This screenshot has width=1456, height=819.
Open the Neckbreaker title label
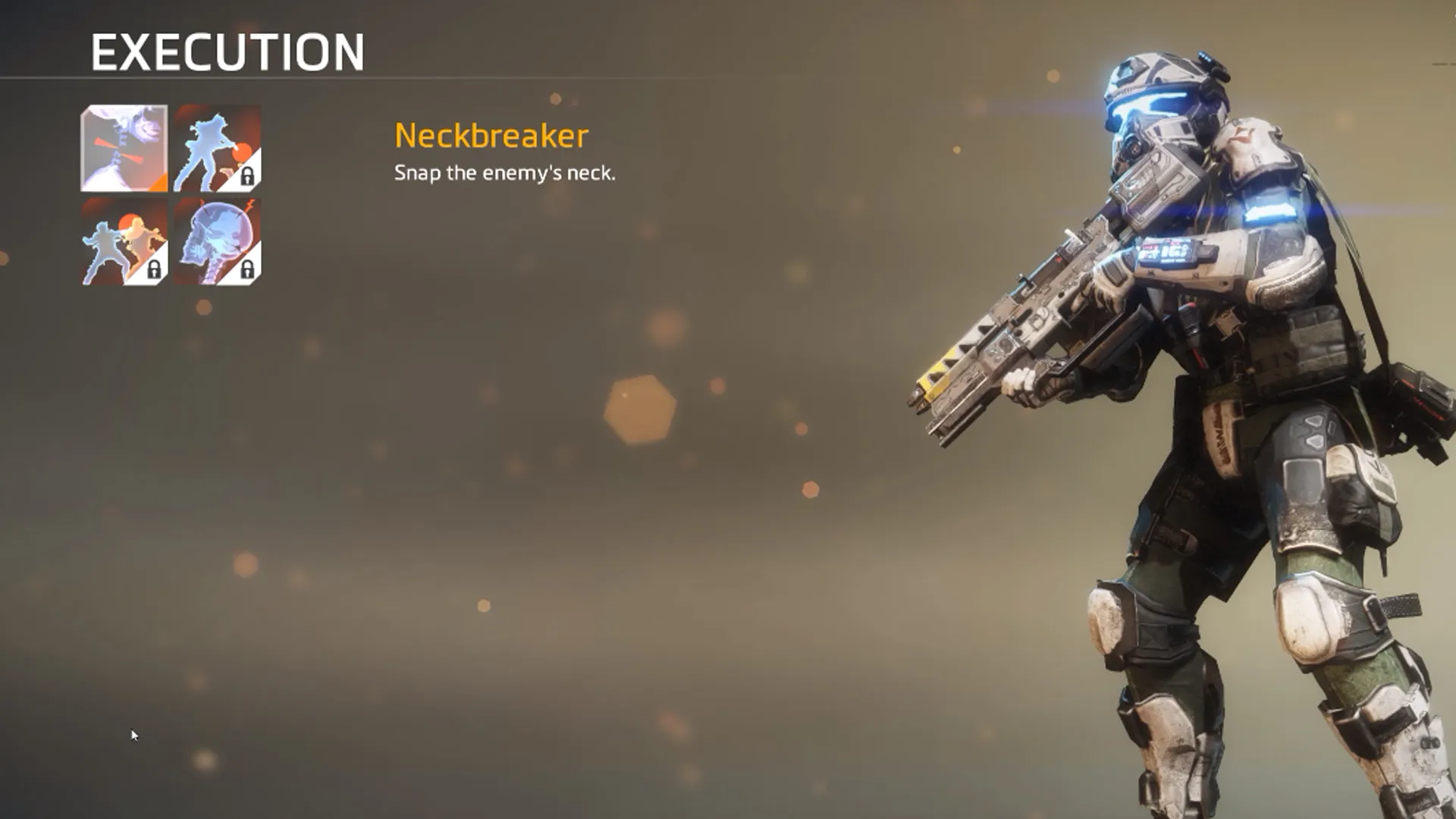[x=490, y=137]
